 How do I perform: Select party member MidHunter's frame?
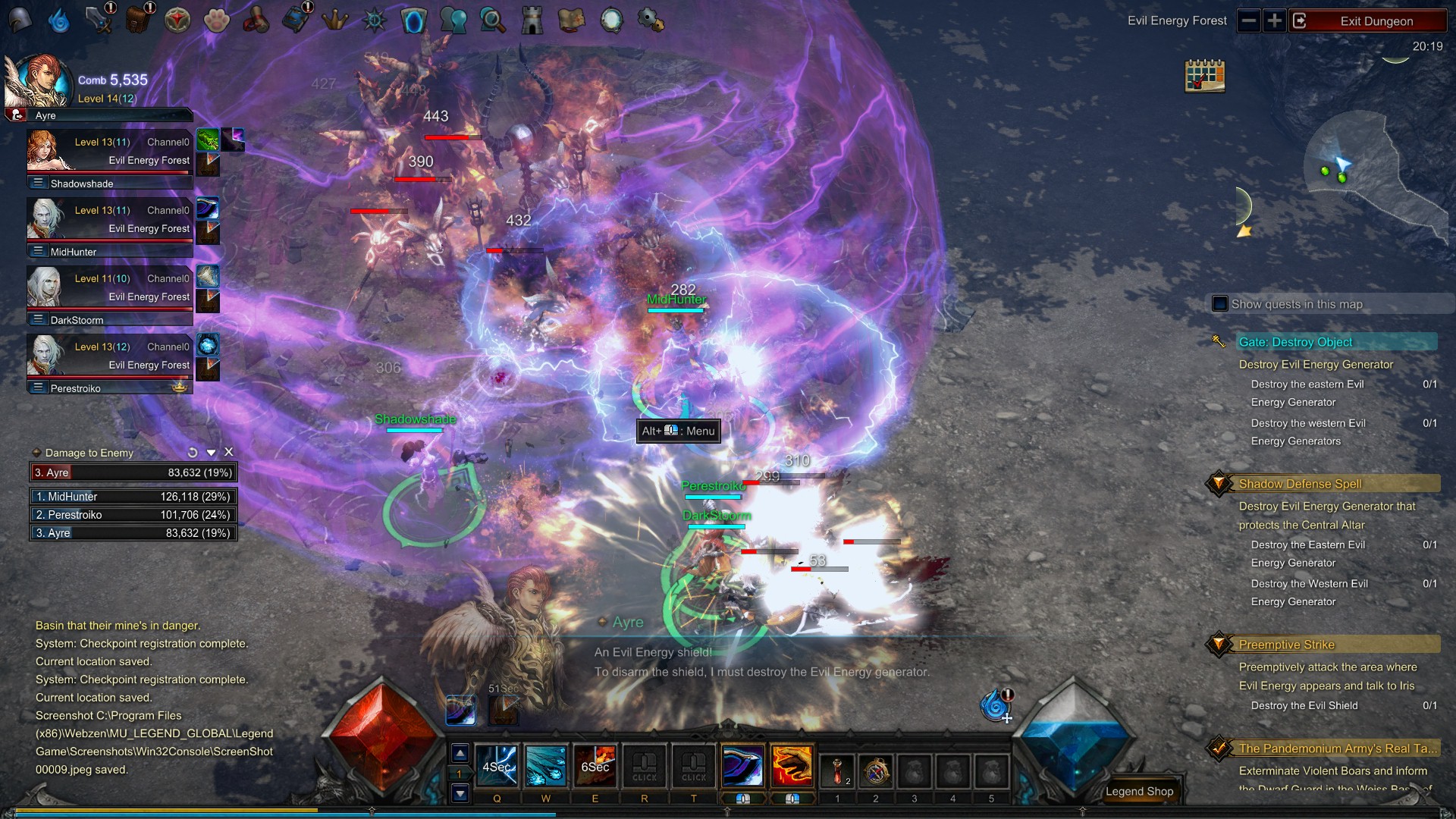coord(110,226)
